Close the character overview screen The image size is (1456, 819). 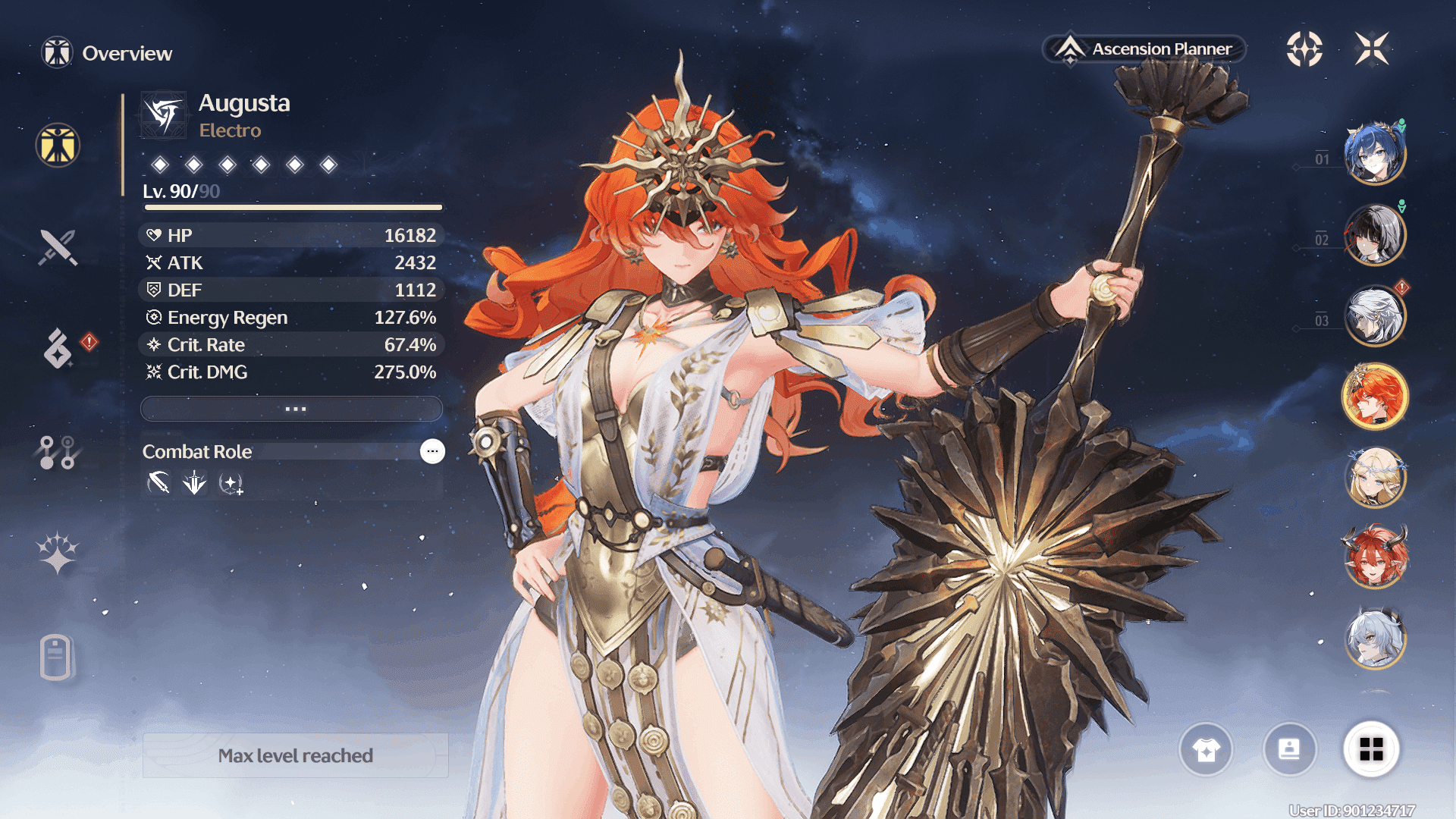[x=1372, y=49]
